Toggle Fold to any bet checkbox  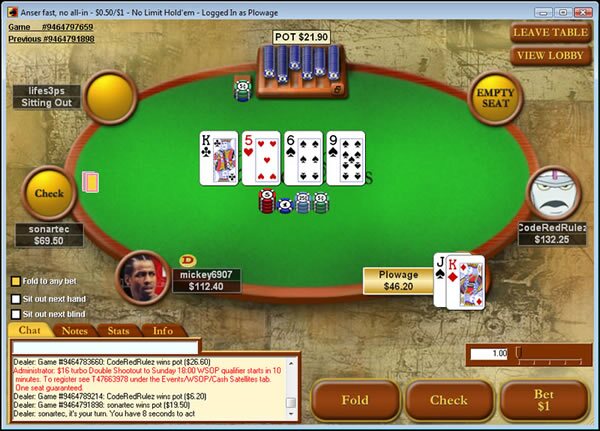click(x=15, y=280)
